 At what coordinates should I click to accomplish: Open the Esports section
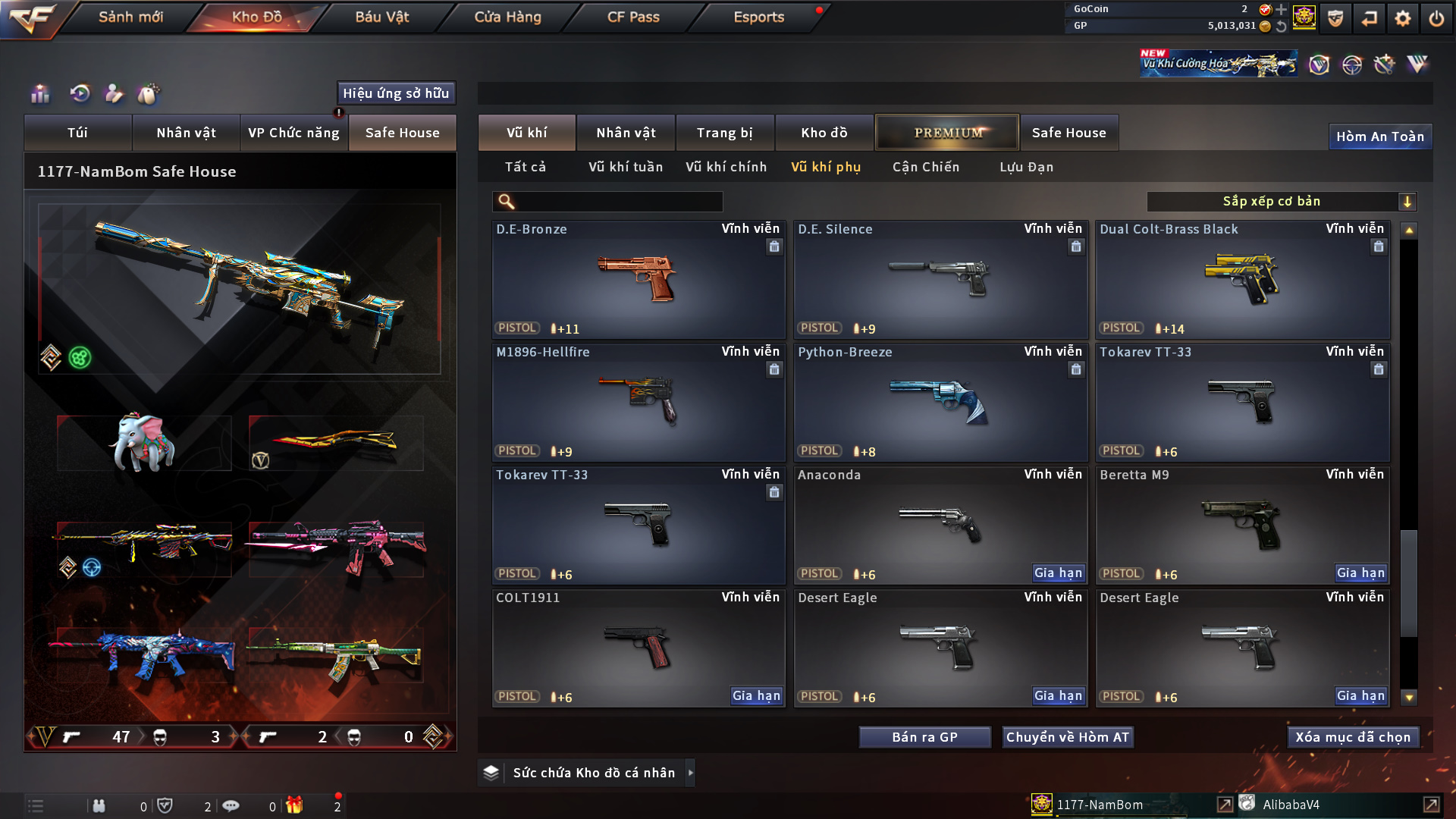click(x=758, y=17)
